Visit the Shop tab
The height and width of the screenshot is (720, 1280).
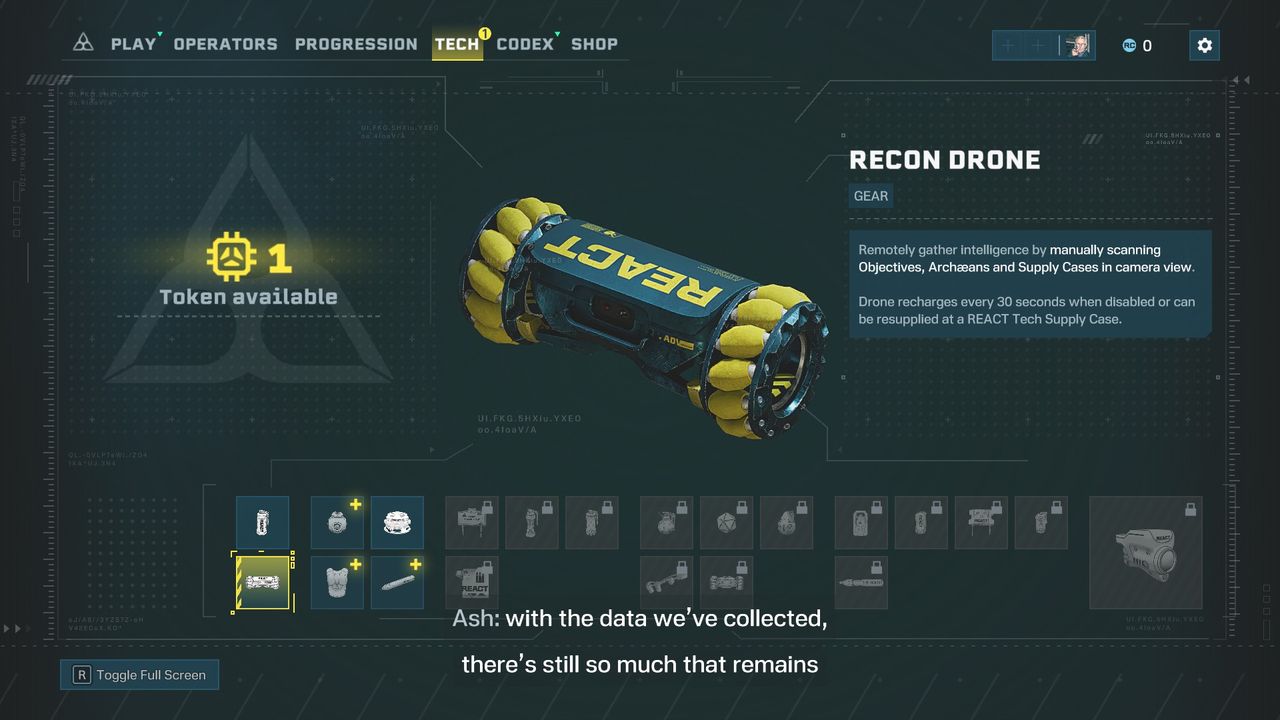coord(594,44)
